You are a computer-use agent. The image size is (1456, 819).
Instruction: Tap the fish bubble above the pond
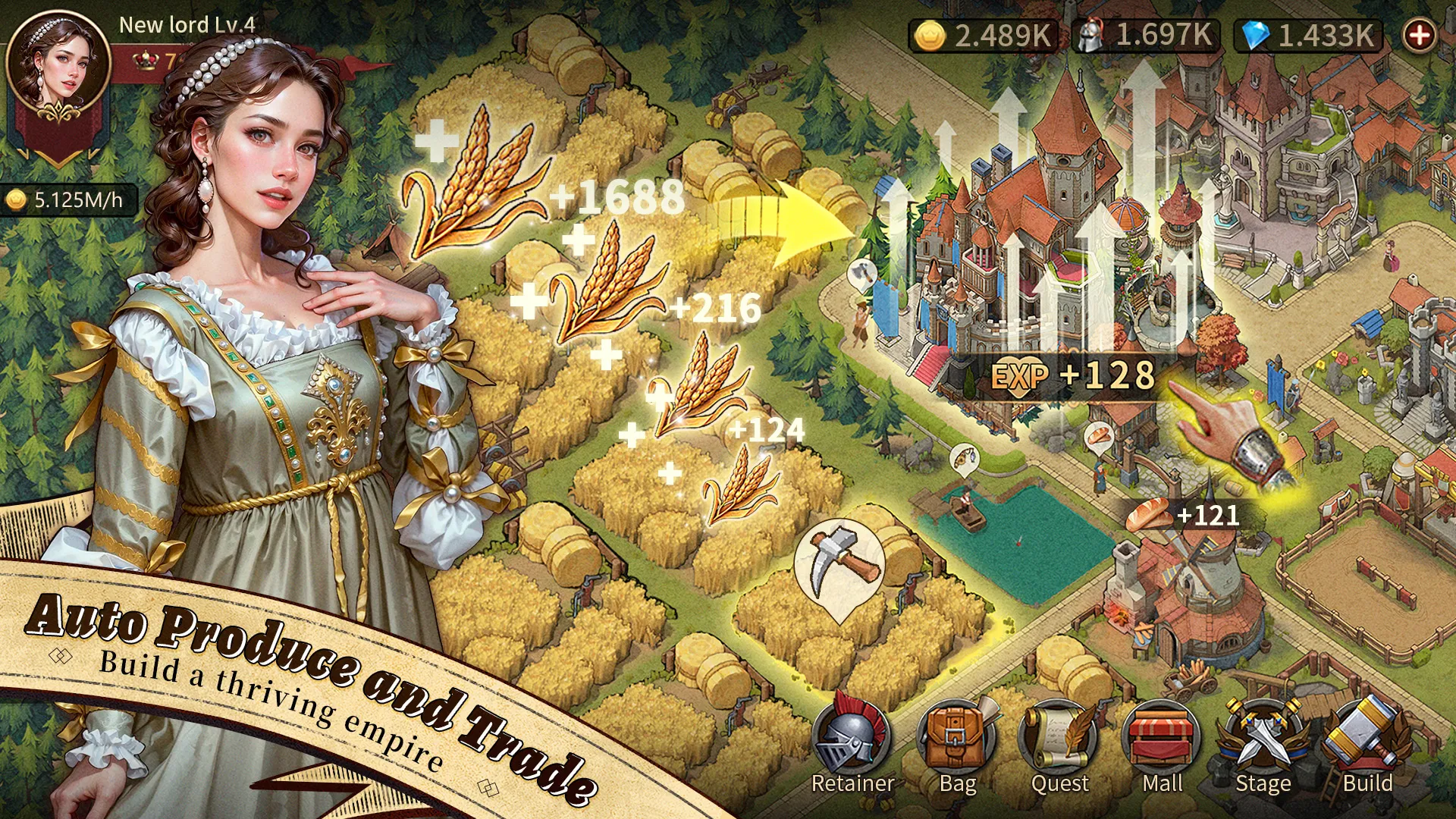(964, 459)
